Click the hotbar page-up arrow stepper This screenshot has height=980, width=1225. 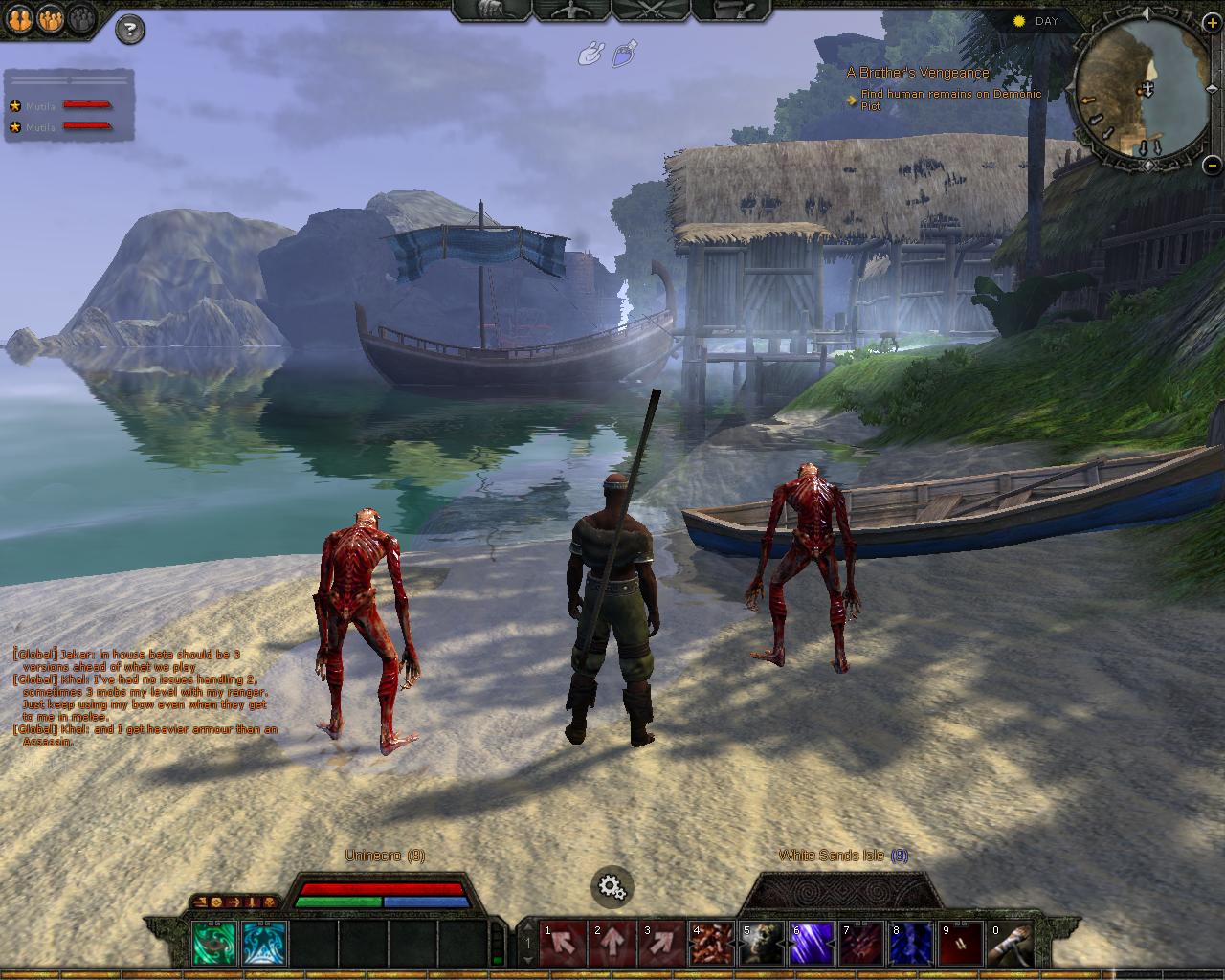click(528, 926)
